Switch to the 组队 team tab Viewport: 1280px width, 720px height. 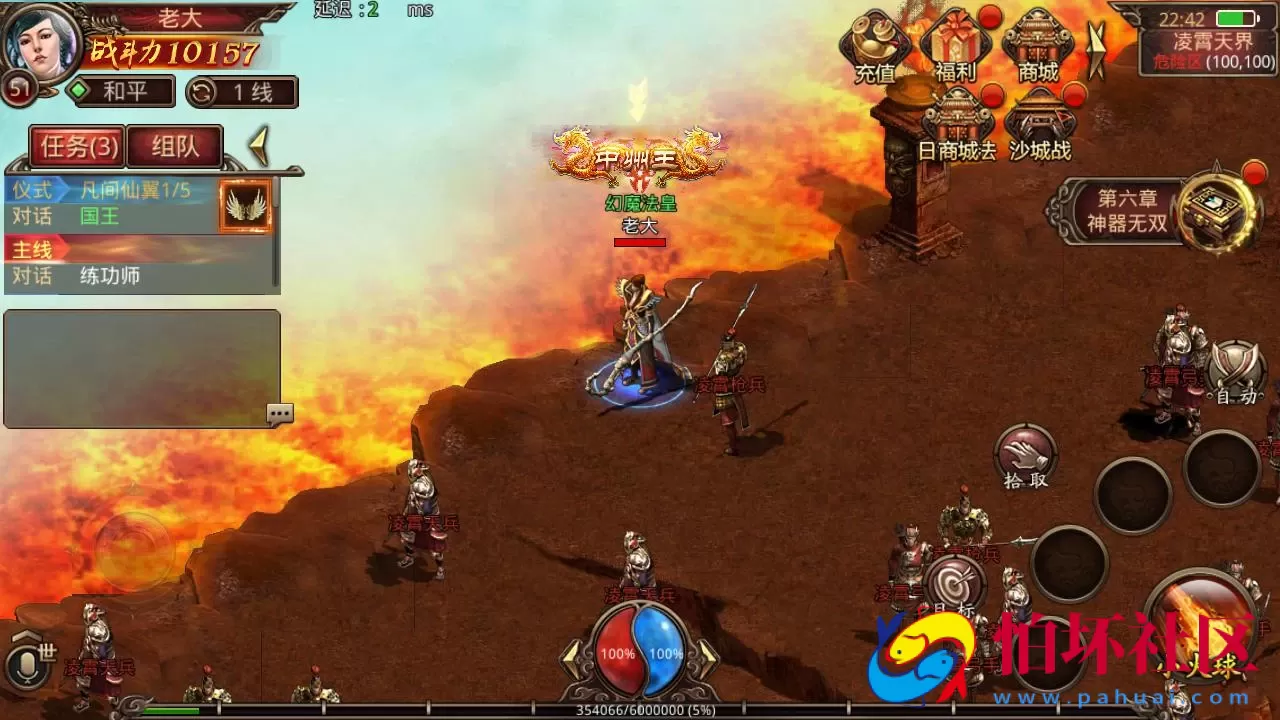pyautogui.click(x=175, y=148)
